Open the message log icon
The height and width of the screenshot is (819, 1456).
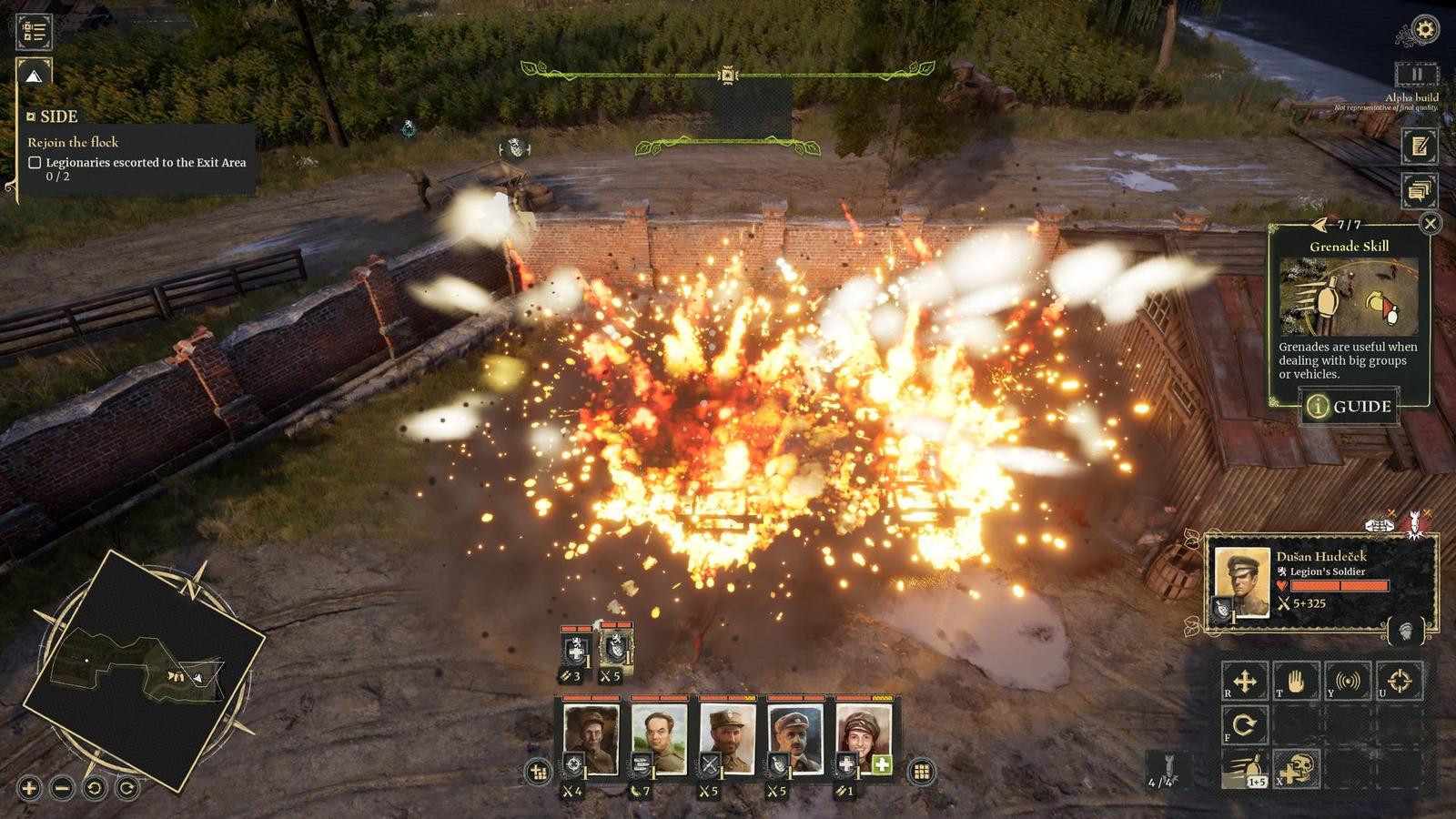point(1419,190)
